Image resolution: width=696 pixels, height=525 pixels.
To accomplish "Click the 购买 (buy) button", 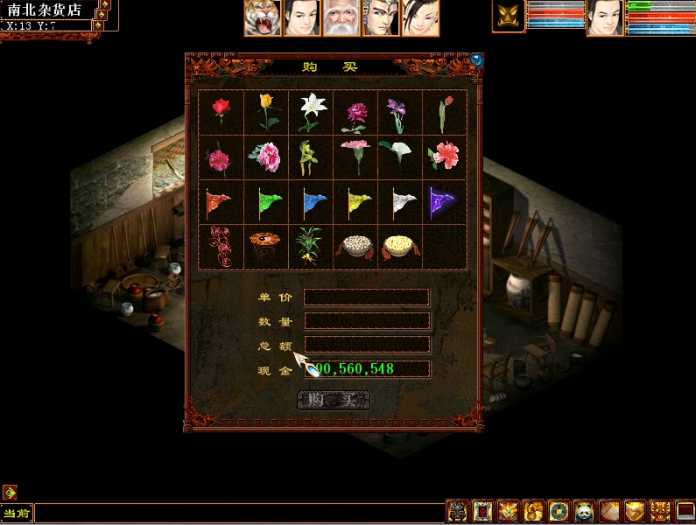I will tap(333, 400).
